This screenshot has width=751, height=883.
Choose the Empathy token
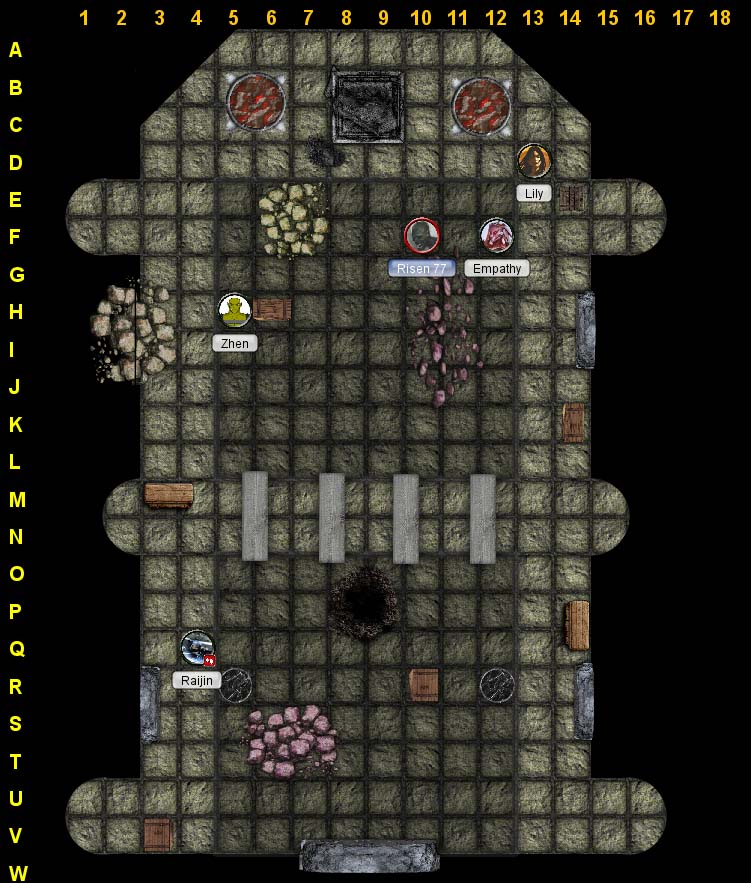click(x=496, y=236)
